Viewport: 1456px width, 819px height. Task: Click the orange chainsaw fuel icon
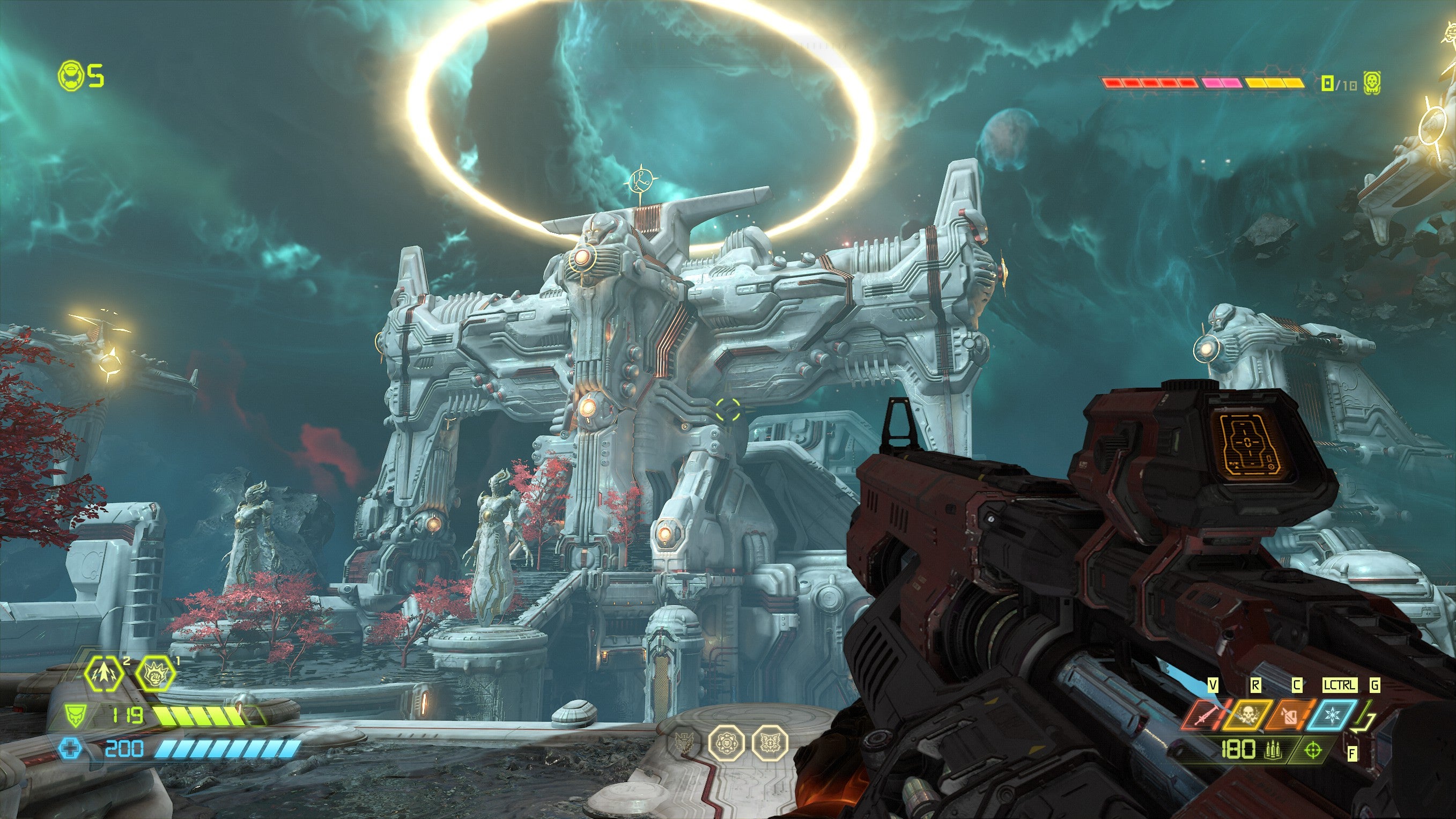click(x=1288, y=715)
